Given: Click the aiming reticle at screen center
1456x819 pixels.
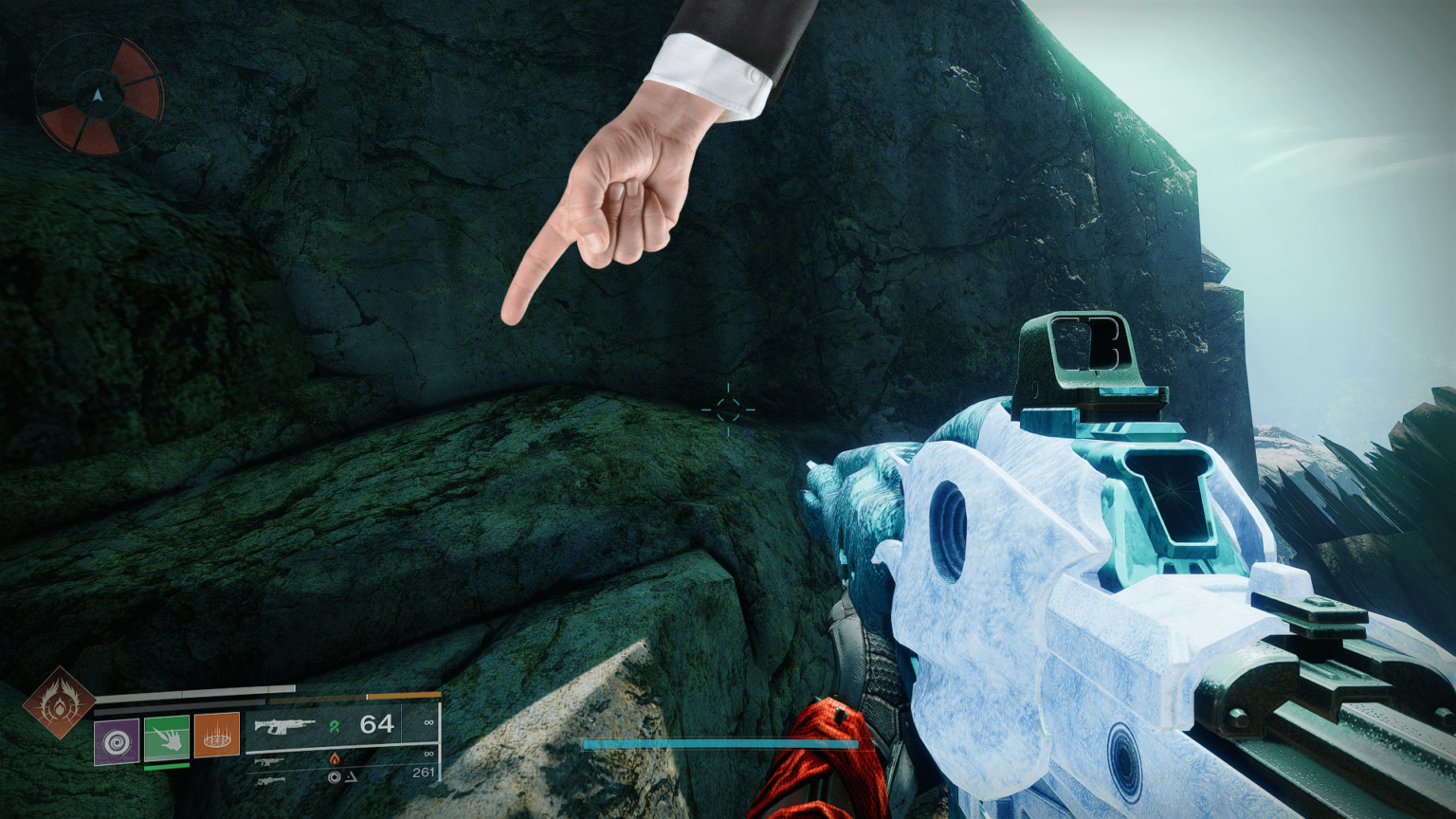Looking at the screenshot, I should [729, 409].
